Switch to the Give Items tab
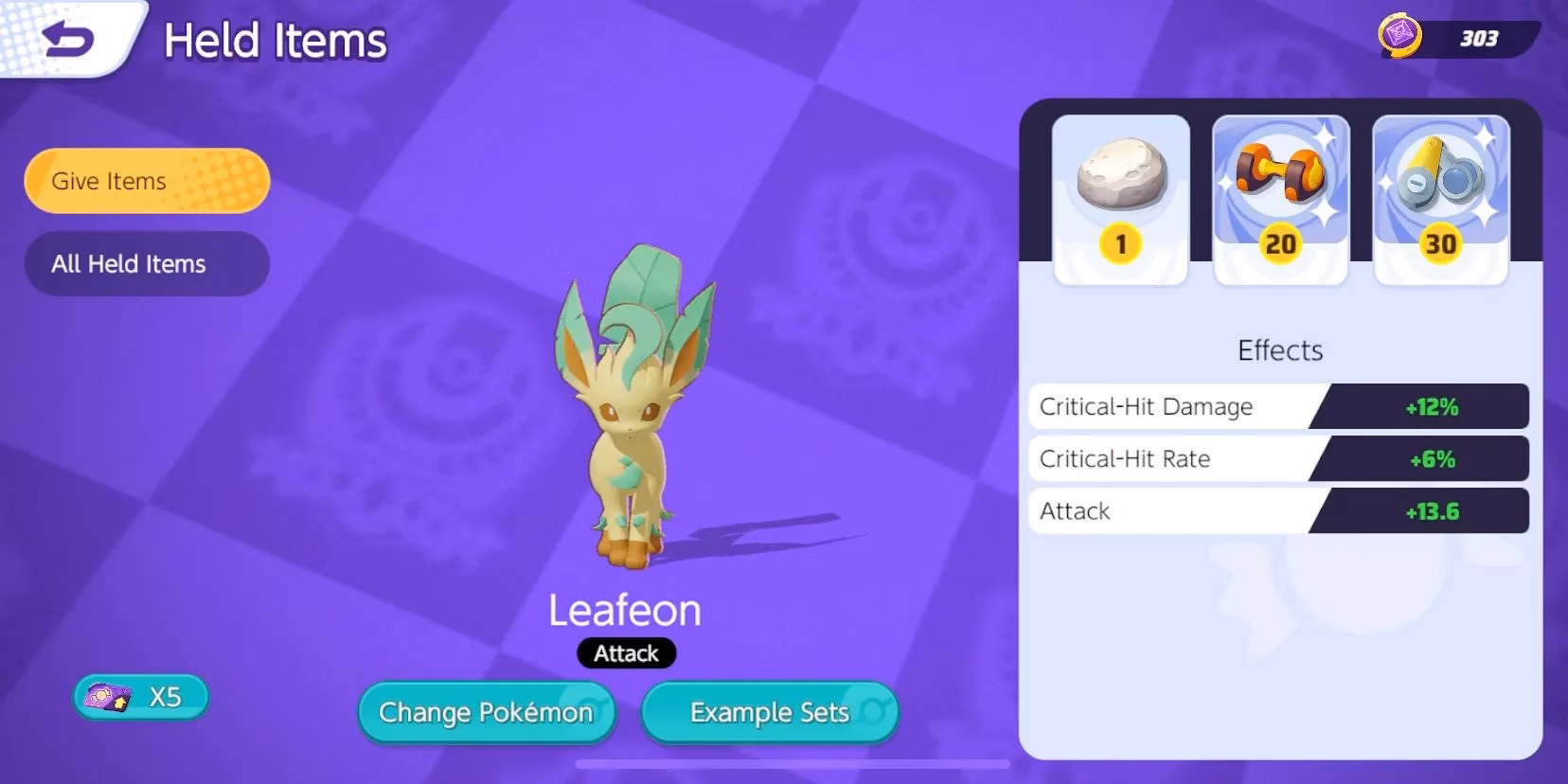The image size is (1568, 784). click(145, 181)
